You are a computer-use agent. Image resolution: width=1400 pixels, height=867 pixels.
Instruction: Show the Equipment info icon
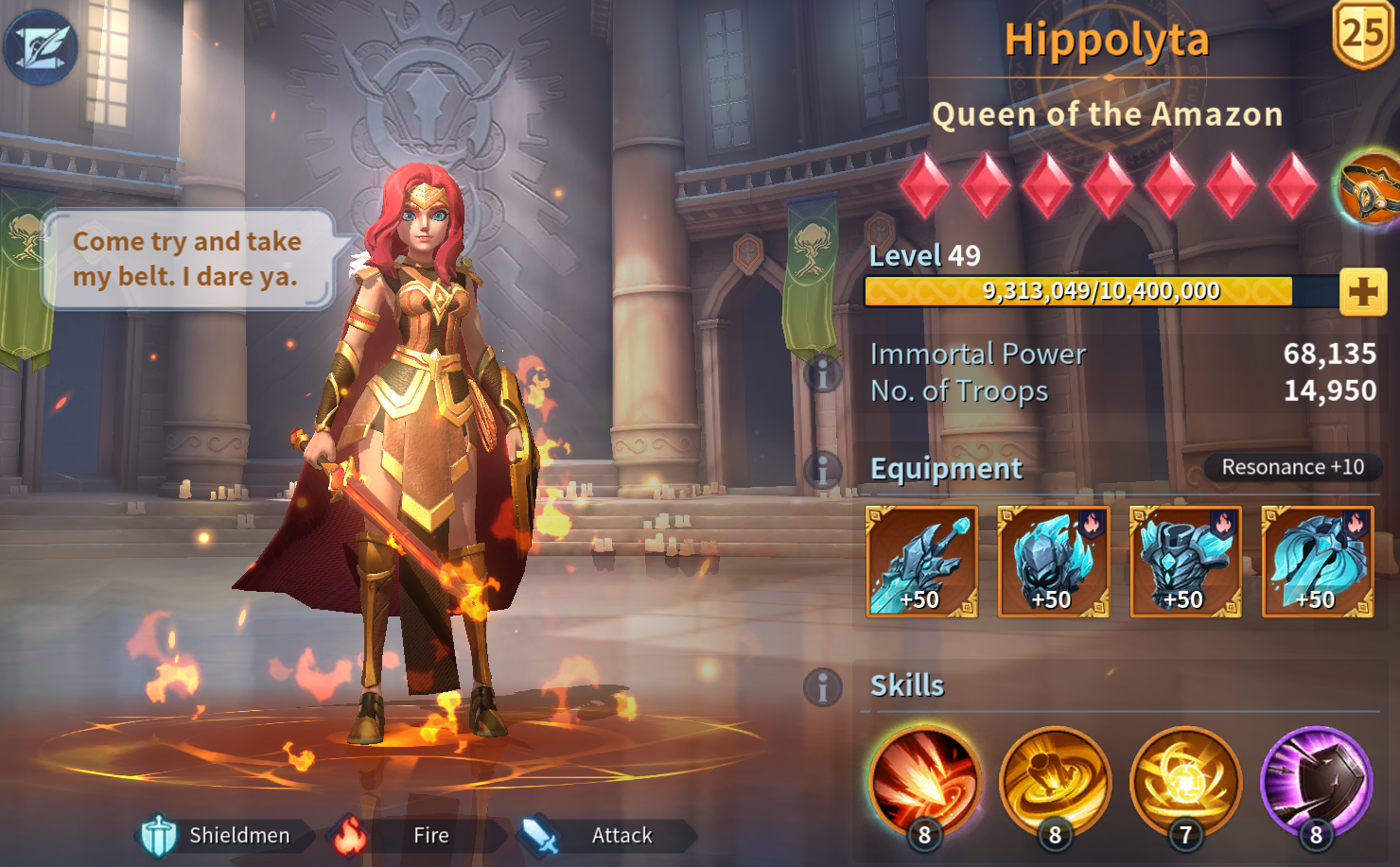point(823,469)
